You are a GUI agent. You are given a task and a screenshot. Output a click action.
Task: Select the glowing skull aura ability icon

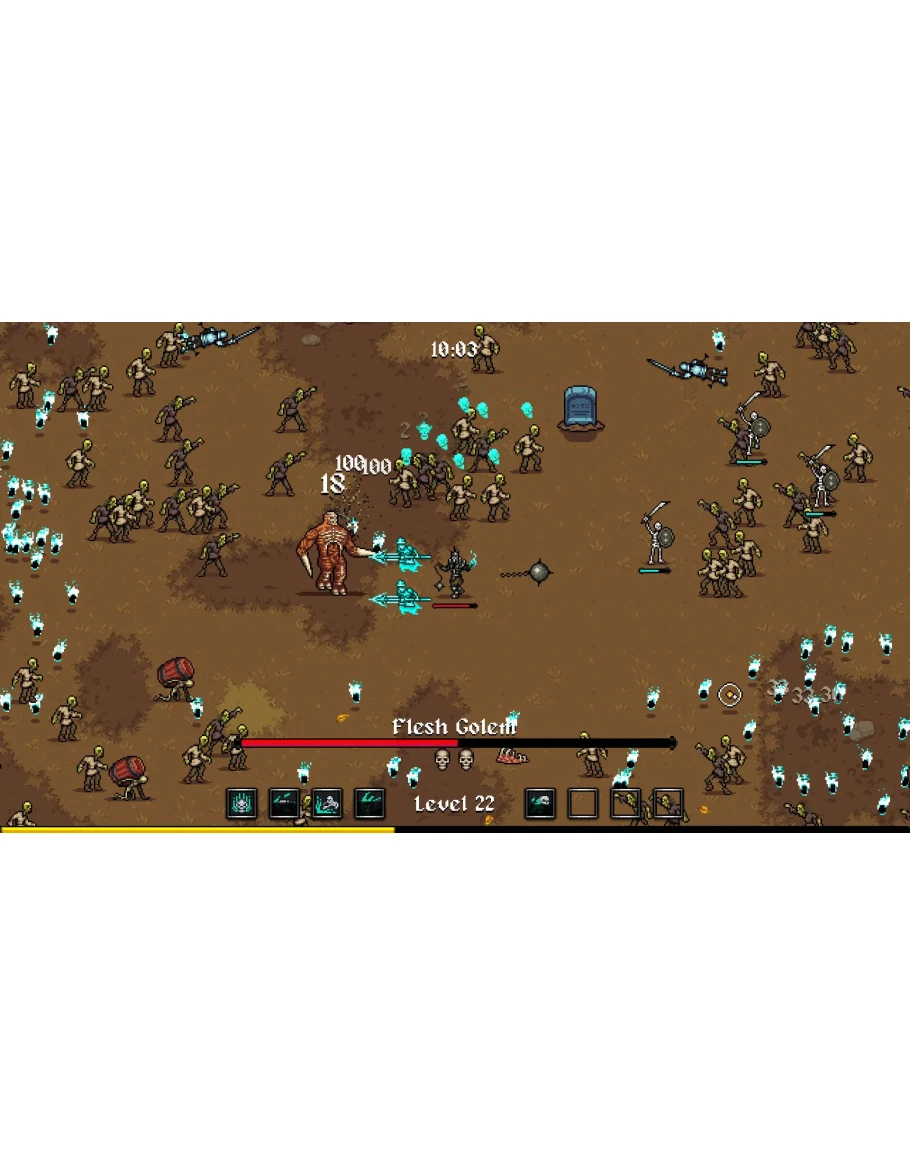click(x=242, y=803)
